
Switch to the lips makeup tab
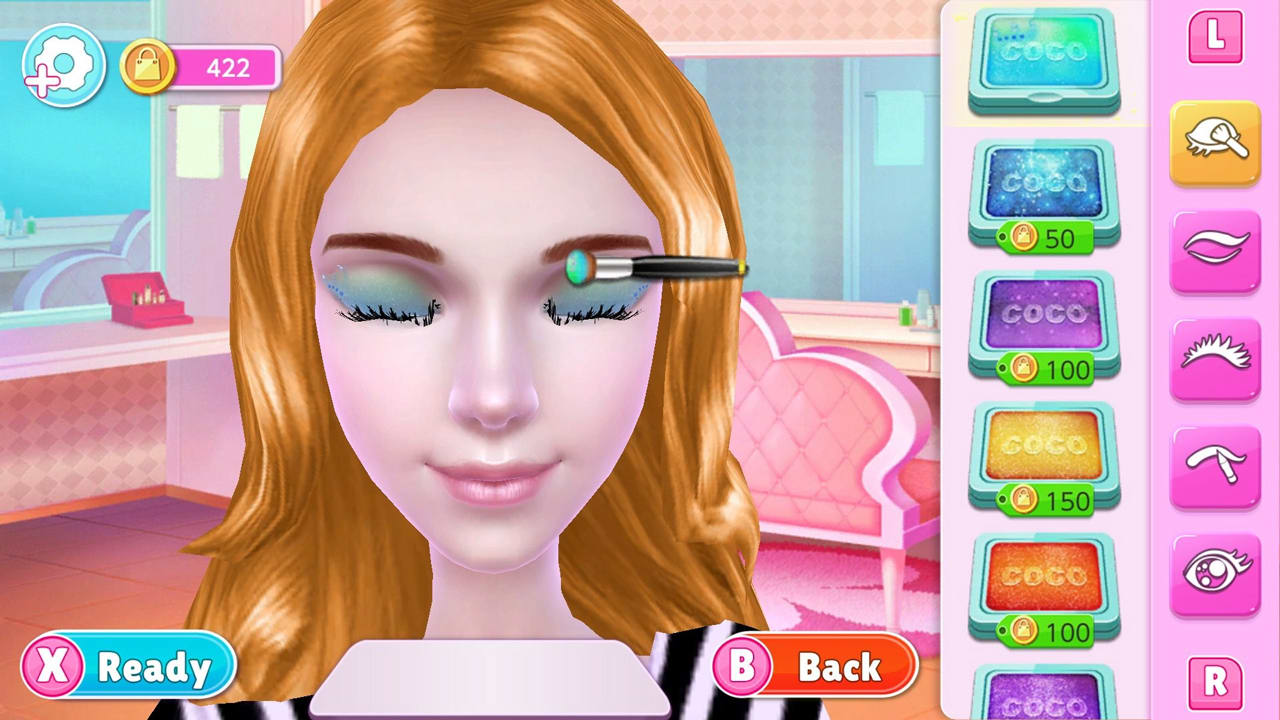(x=1215, y=250)
